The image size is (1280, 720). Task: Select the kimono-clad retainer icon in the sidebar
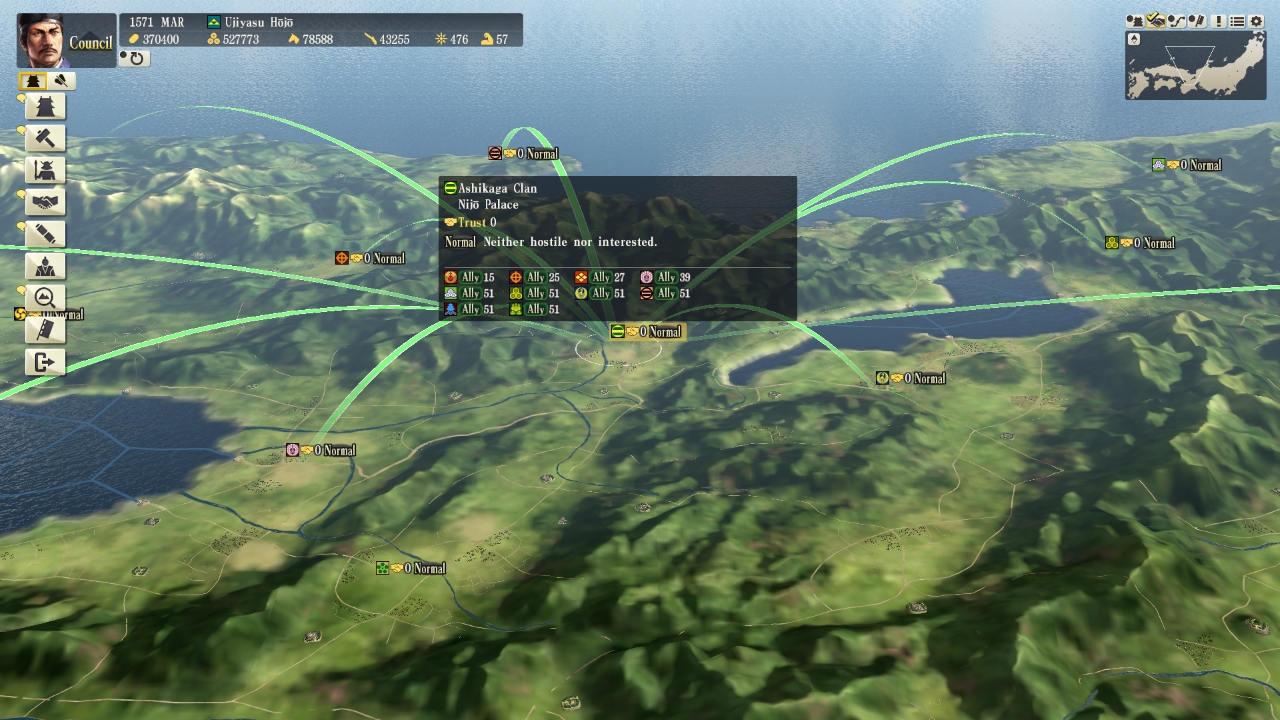43,265
